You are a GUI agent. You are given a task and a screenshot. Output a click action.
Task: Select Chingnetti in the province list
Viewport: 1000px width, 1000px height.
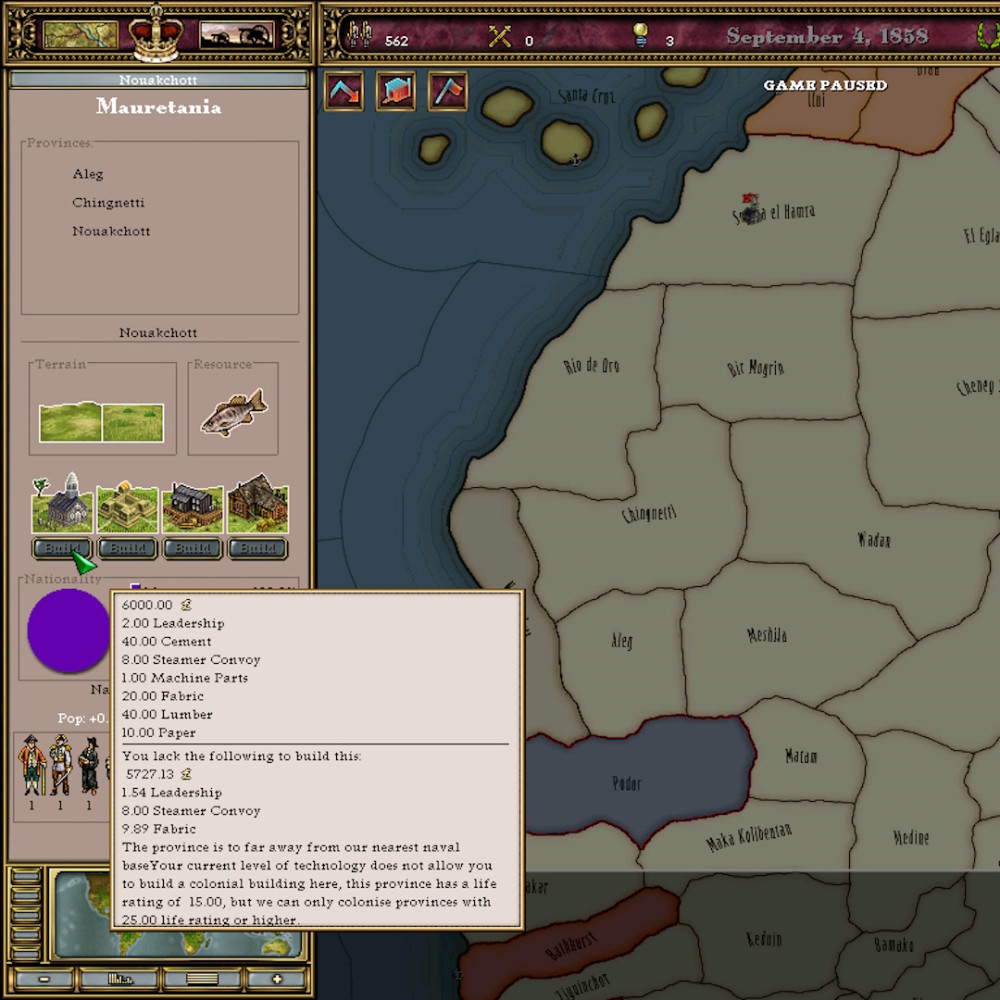click(x=108, y=203)
